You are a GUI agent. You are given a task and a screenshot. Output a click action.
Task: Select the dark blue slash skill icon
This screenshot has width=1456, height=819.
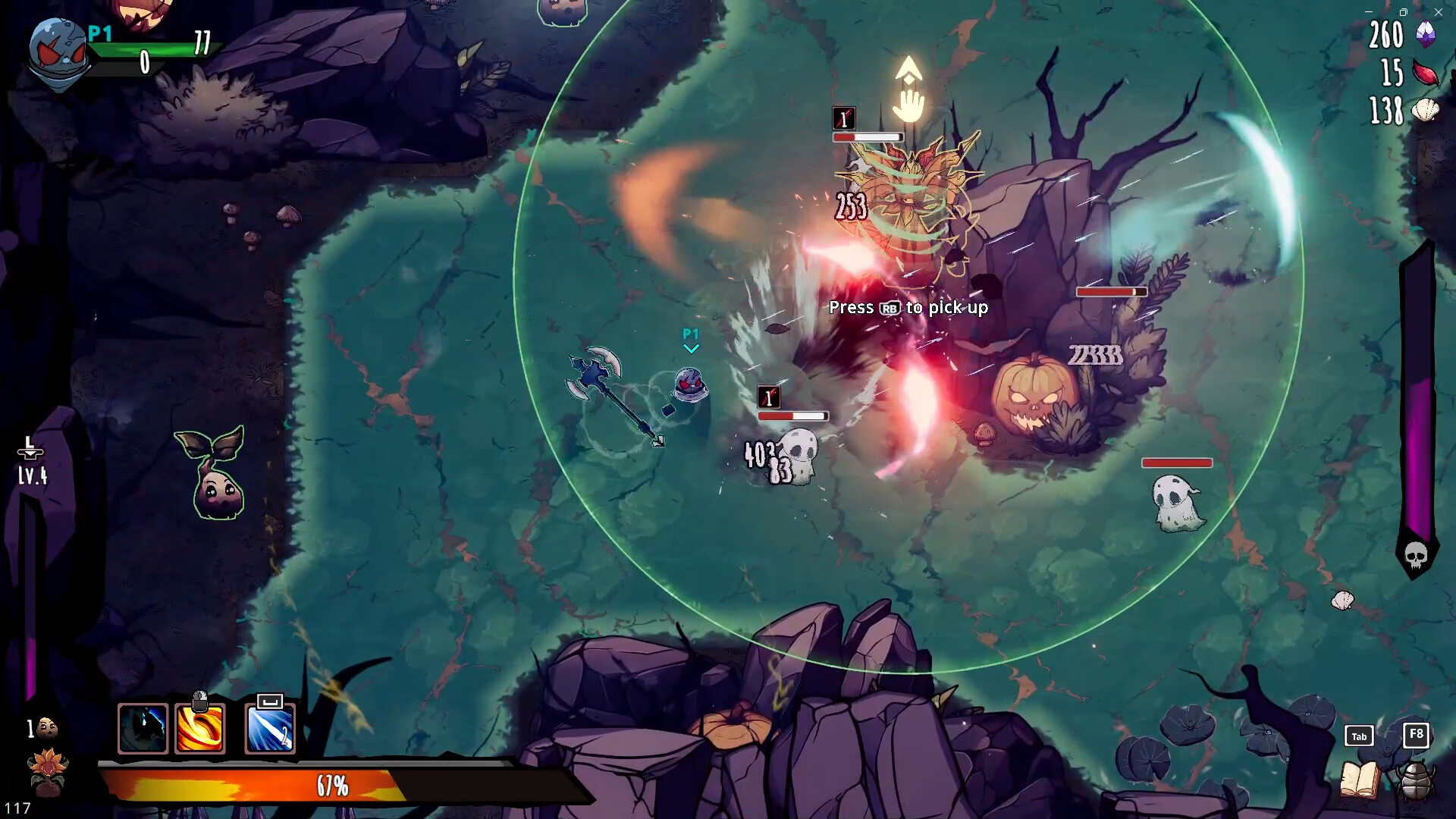tap(143, 729)
